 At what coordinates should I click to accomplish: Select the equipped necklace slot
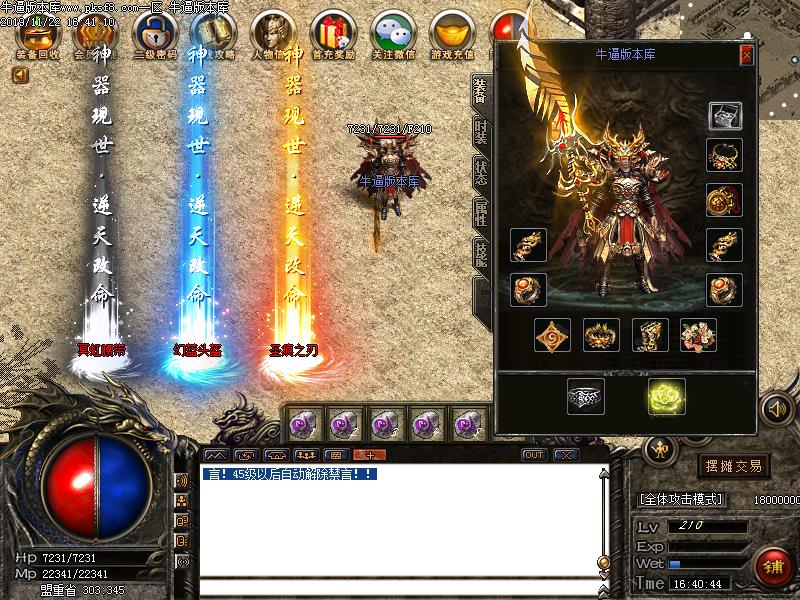(x=724, y=156)
